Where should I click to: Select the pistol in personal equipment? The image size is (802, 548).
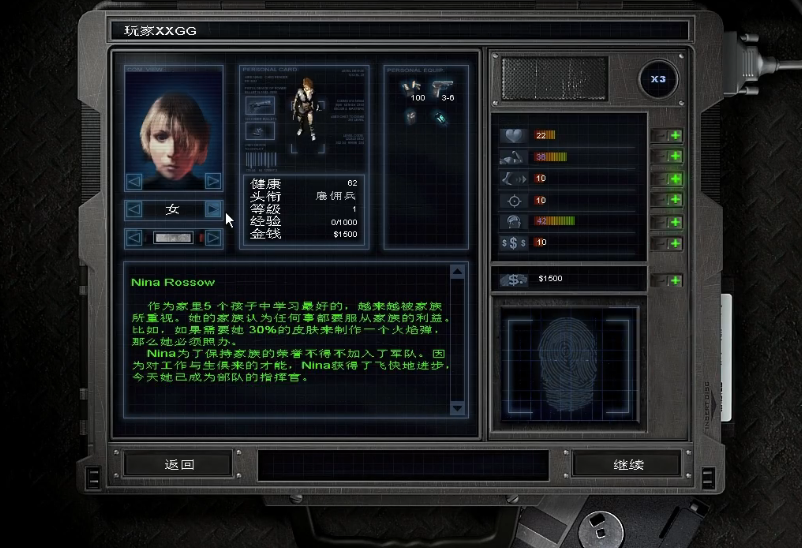tap(441, 86)
